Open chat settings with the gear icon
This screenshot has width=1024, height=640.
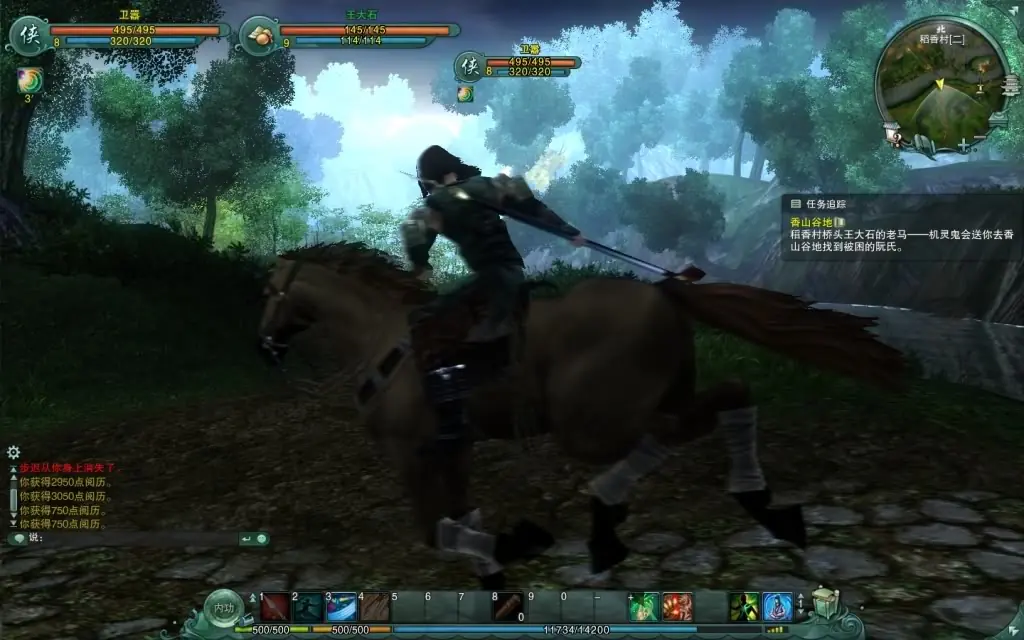13,452
